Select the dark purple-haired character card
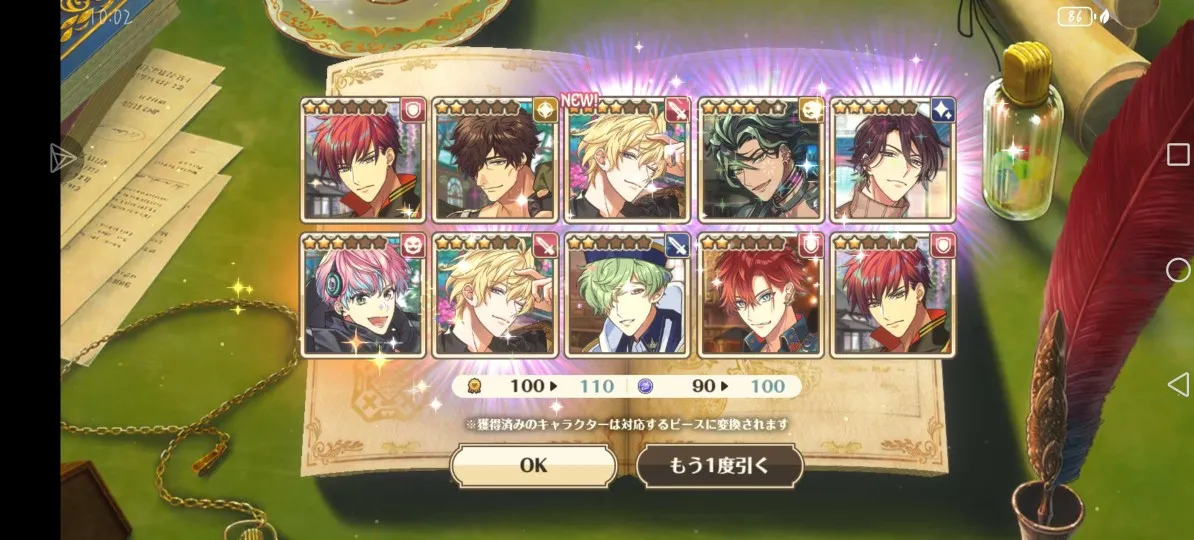The height and width of the screenshot is (540, 1194). click(x=892, y=160)
